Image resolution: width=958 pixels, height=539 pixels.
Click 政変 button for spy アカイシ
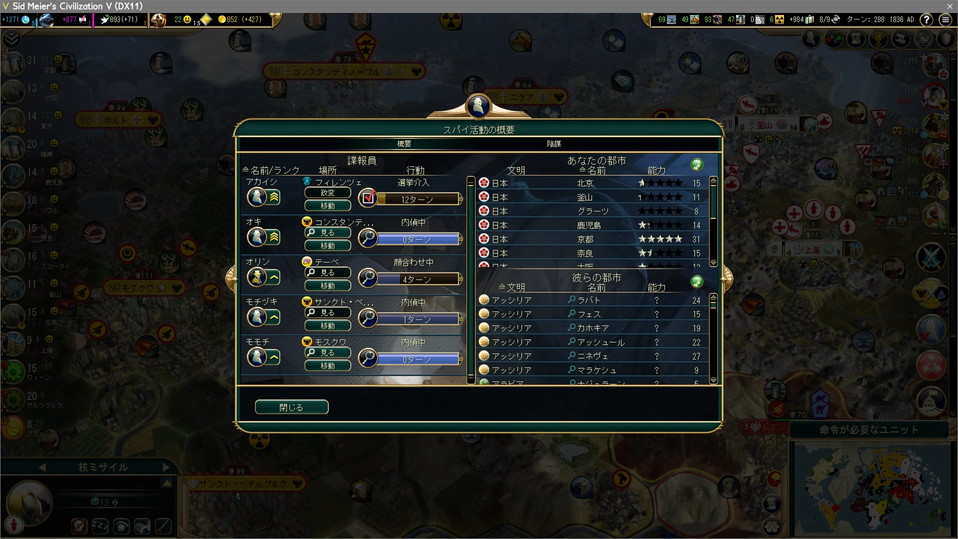328,193
